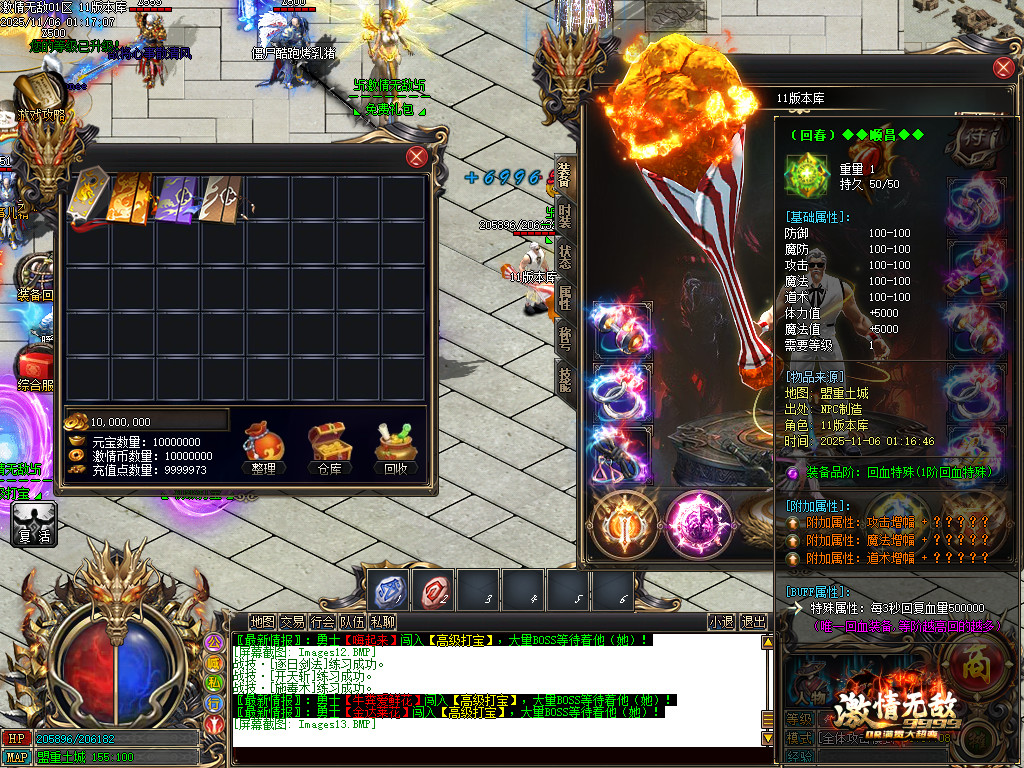Select the orange flame scroll item
Image resolution: width=1024 pixels, height=768 pixels.
(x=132, y=197)
